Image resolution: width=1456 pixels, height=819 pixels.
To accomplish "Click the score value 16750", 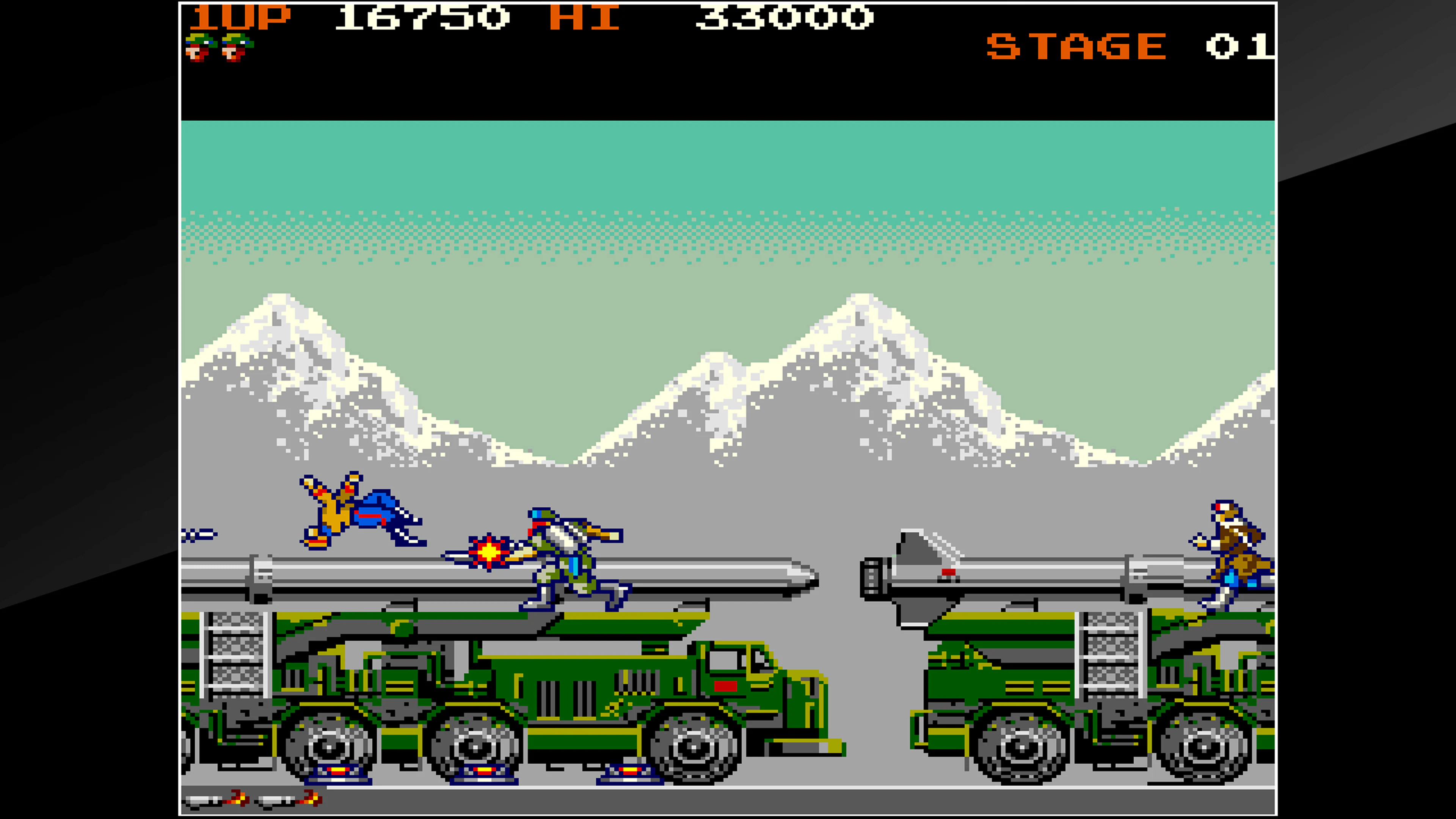I will click(421, 18).
